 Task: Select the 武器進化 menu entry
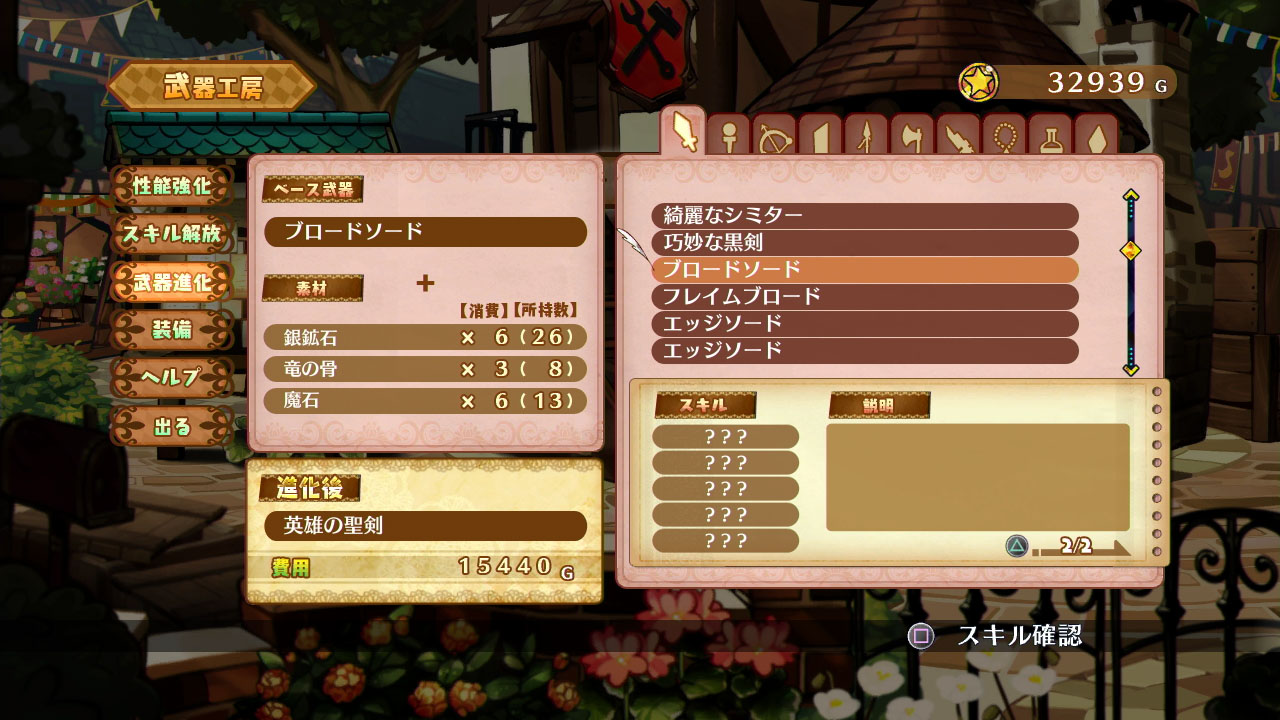(172, 283)
